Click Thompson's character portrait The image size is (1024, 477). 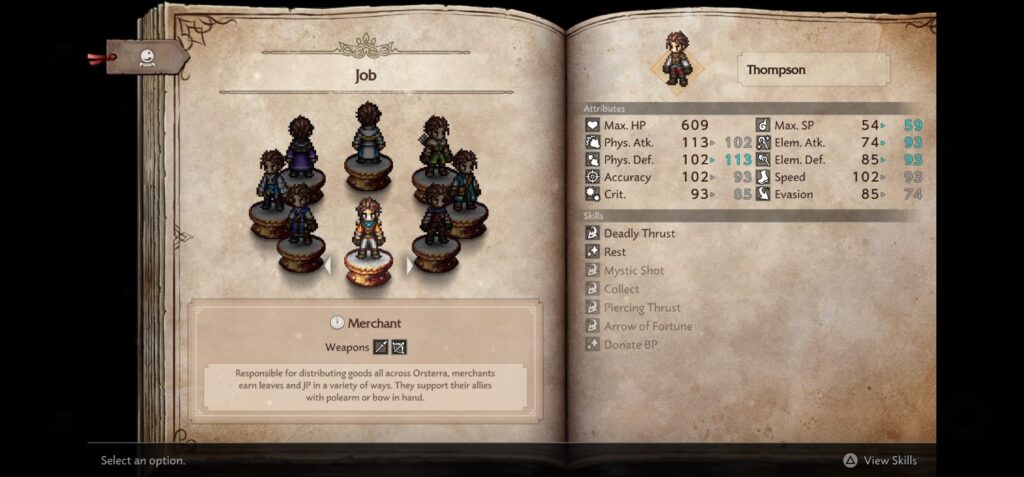[x=679, y=60]
